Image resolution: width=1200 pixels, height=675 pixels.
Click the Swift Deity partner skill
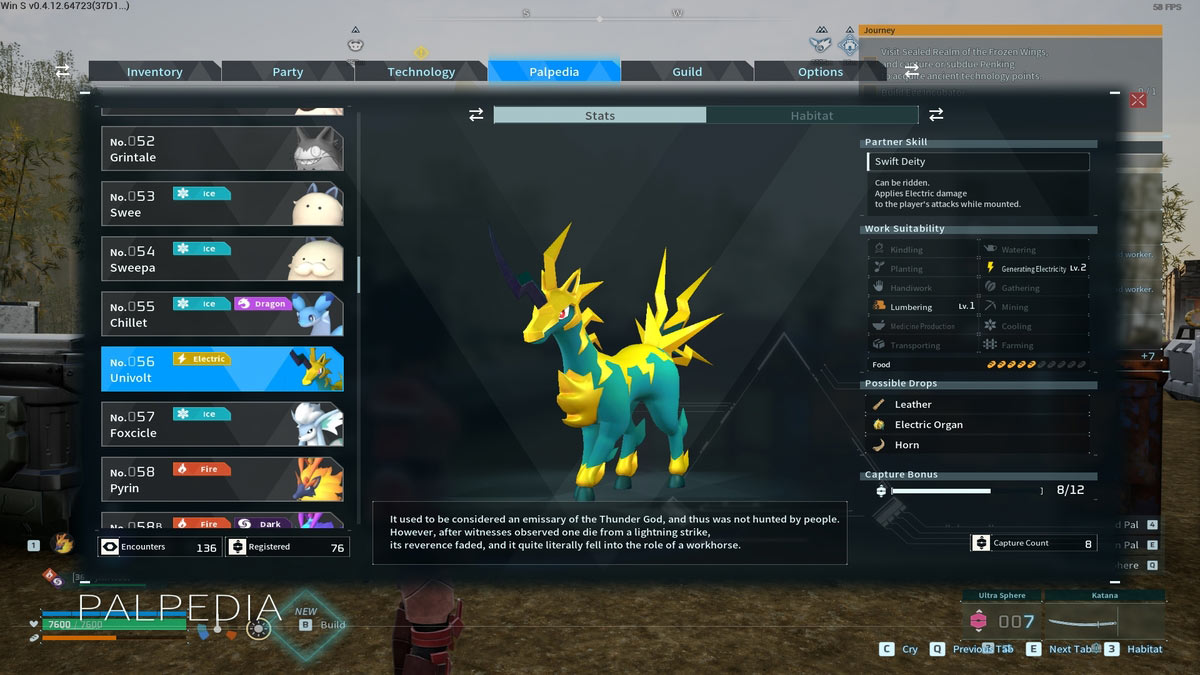click(977, 162)
